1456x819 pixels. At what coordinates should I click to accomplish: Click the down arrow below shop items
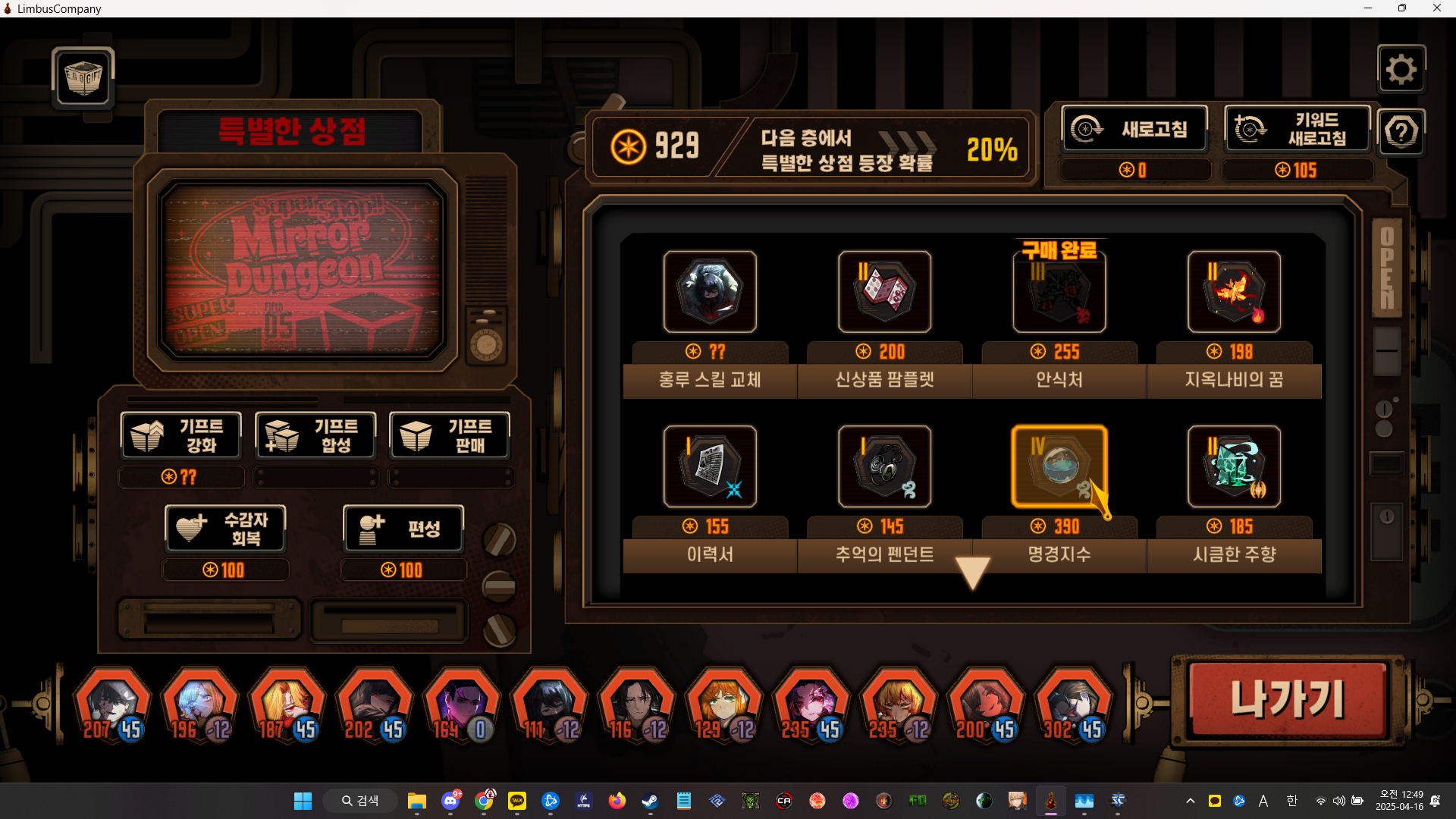972,573
